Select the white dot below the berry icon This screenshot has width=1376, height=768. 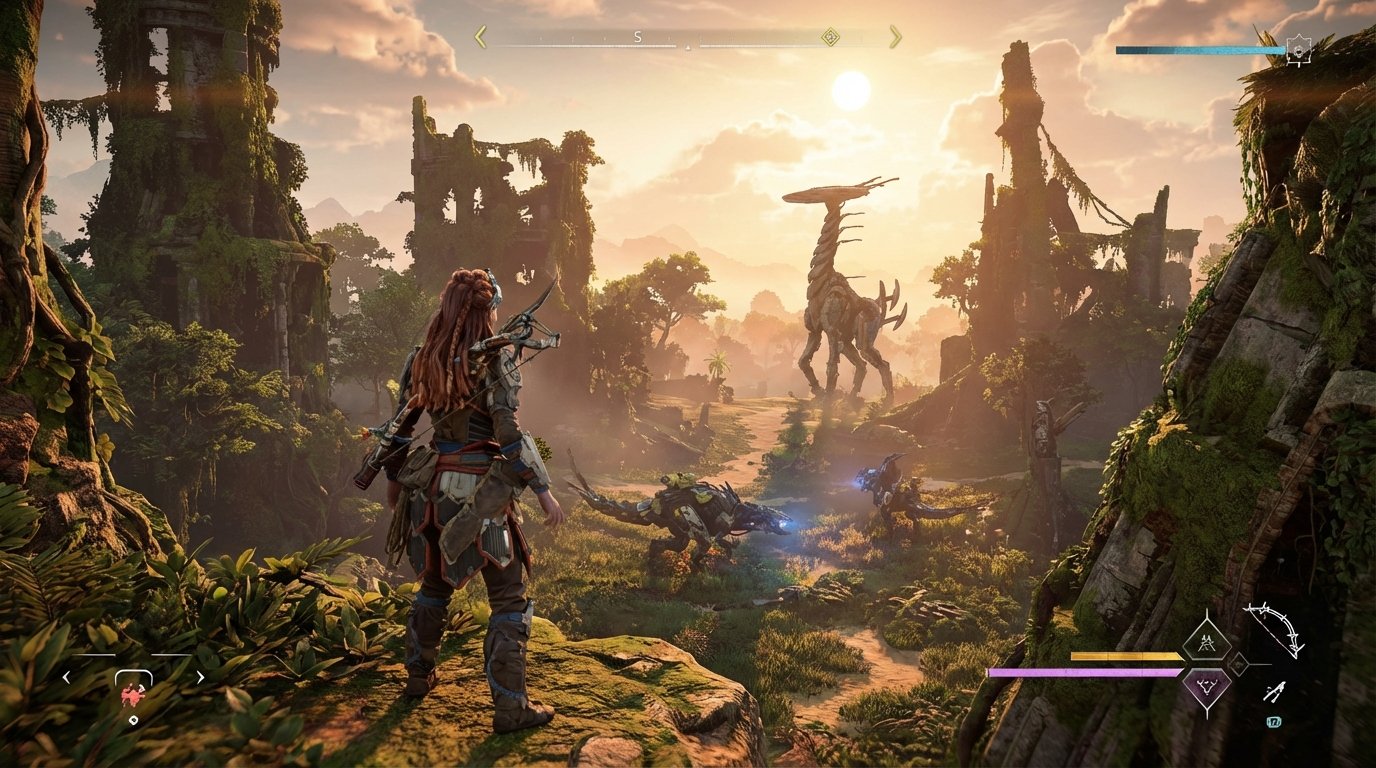(x=133, y=719)
